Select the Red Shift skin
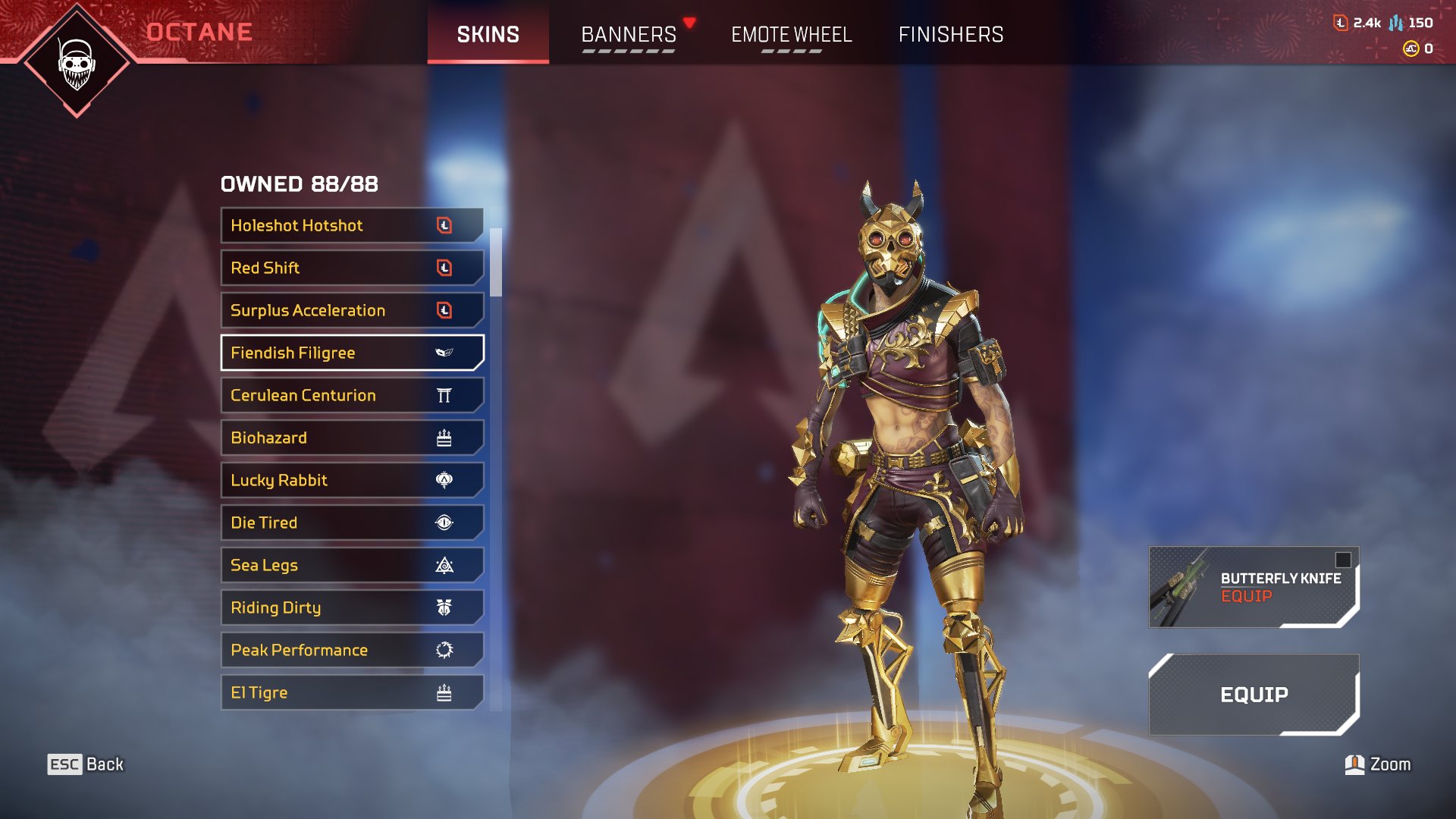The image size is (1456, 819). [x=352, y=268]
